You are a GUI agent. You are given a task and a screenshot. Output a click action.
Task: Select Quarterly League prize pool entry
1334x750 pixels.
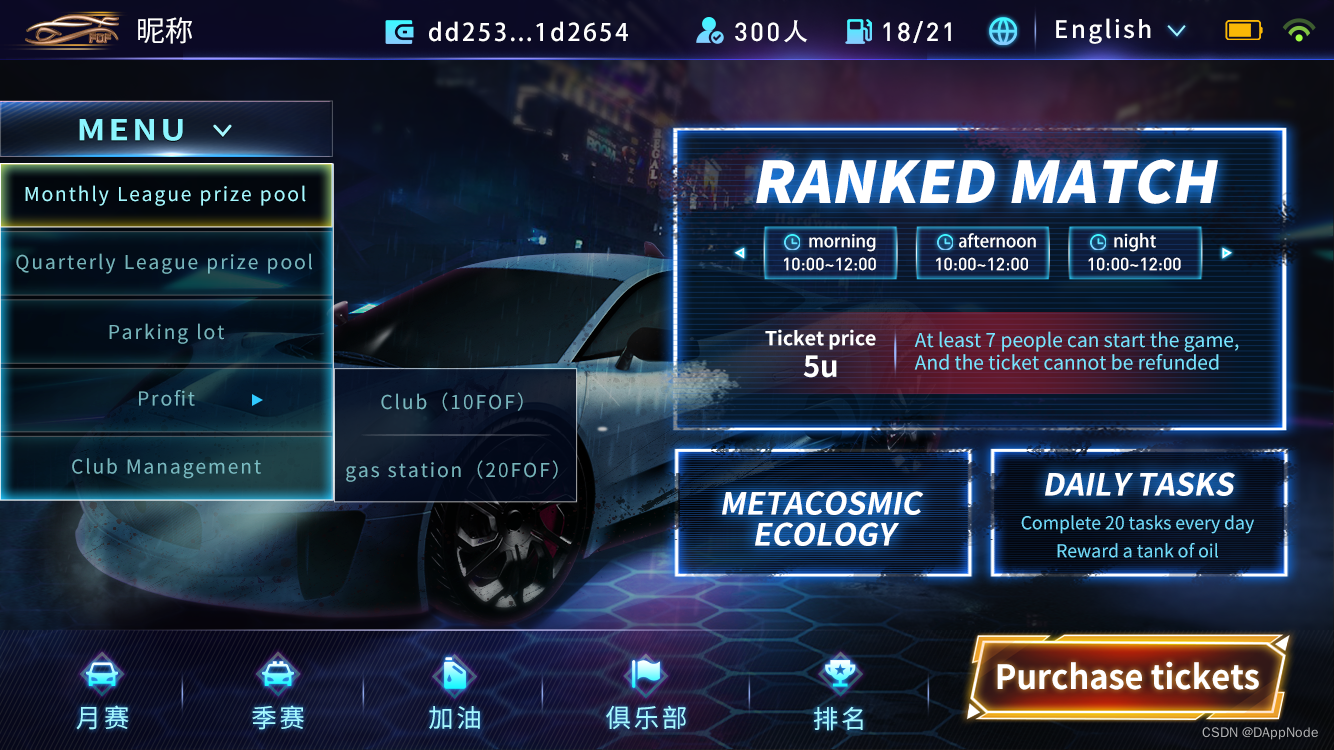pos(166,263)
